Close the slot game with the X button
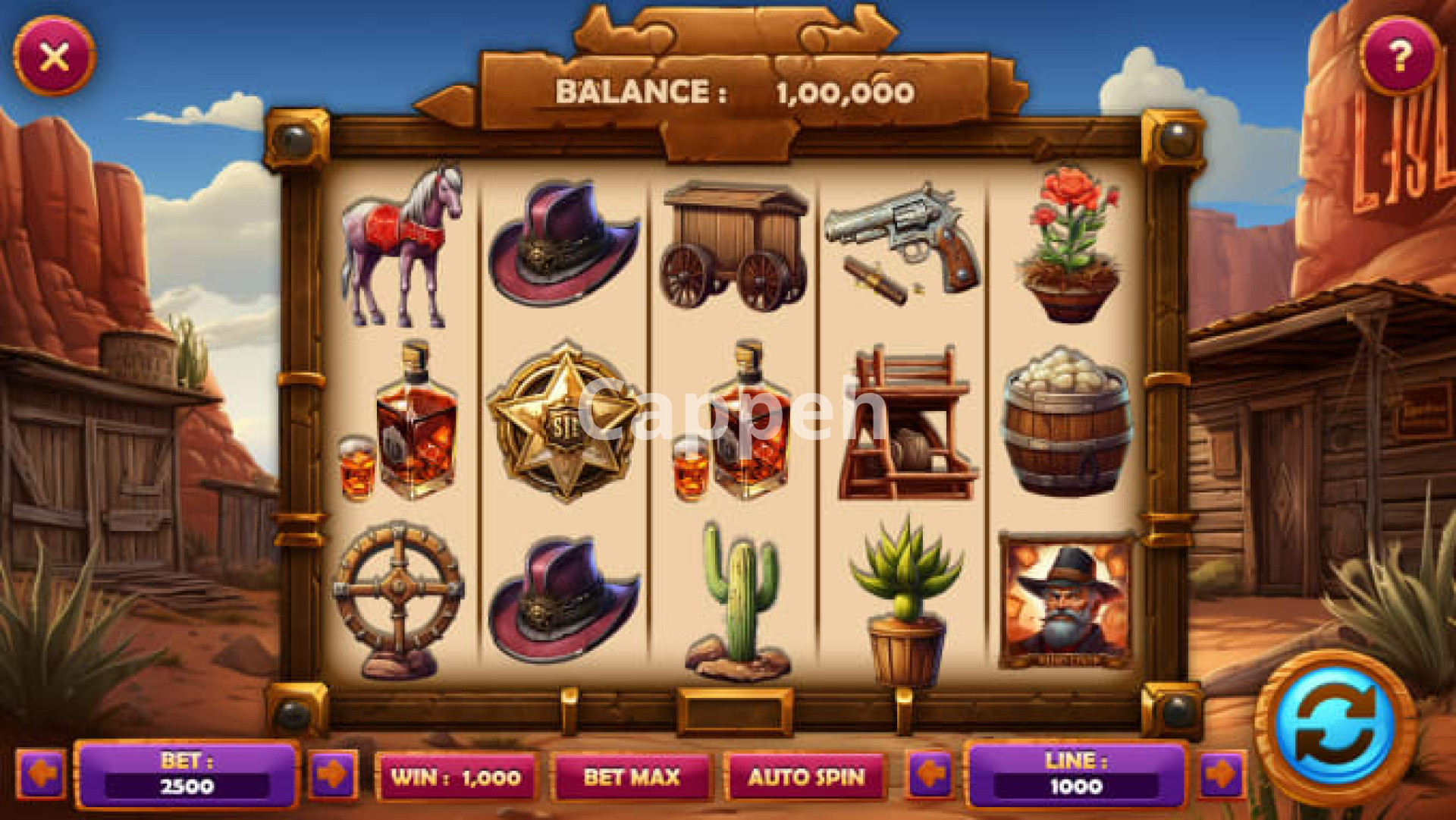This screenshot has height=820, width=1456. click(54, 57)
